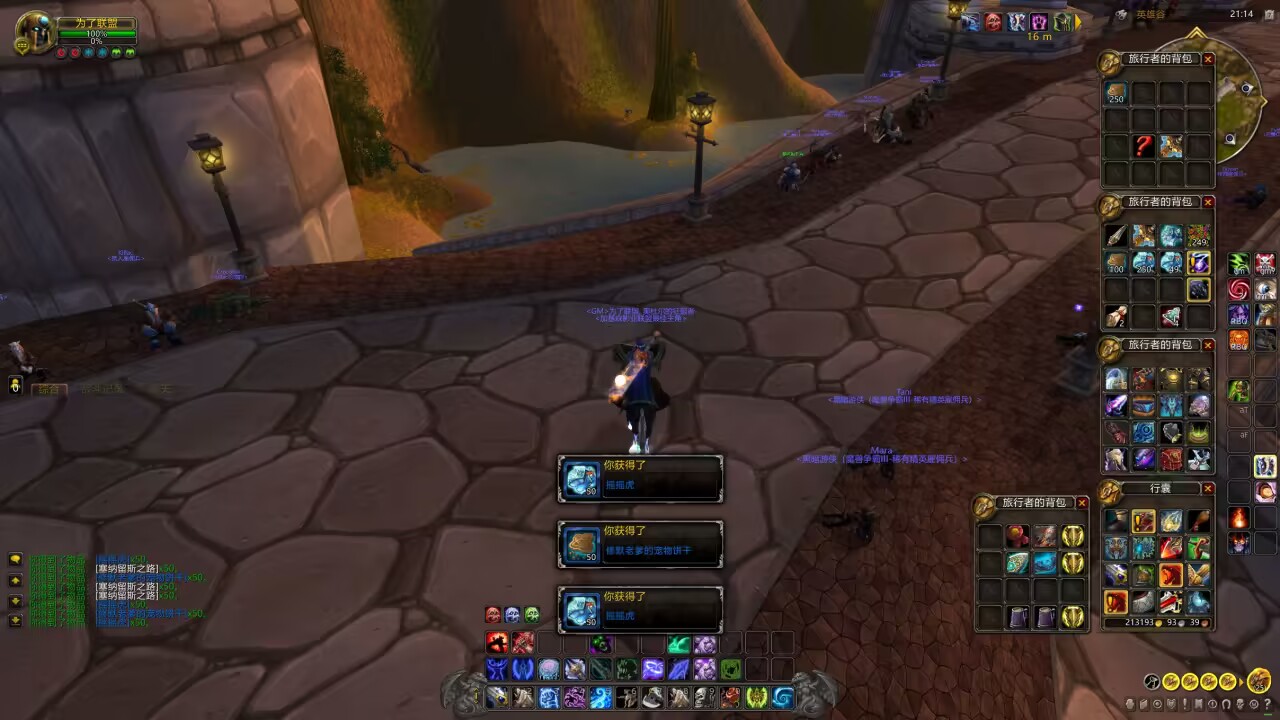
Task: Select the red question mark bag item
Action: 1144,146
